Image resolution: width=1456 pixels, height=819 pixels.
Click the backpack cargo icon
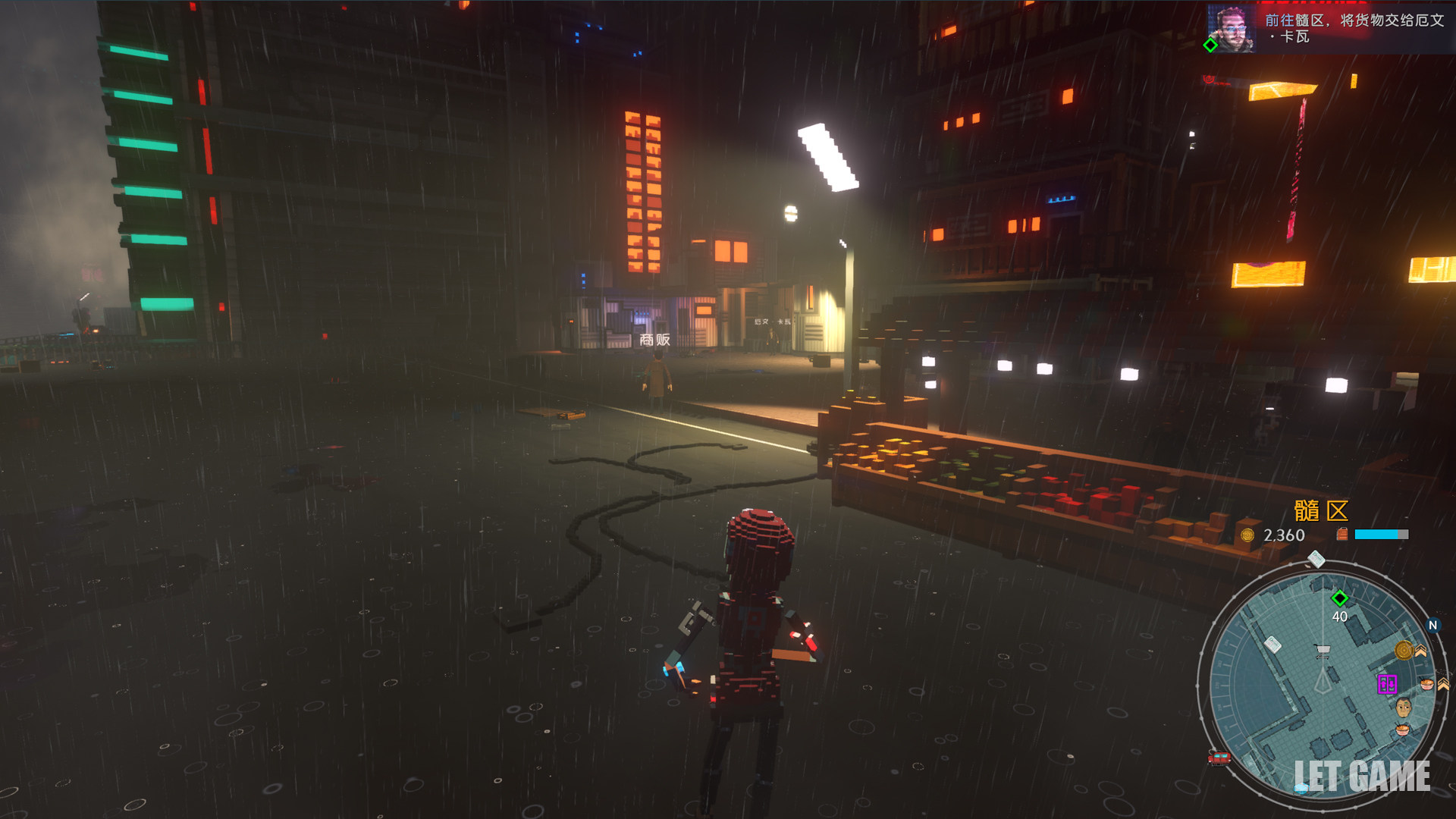pyautogui.click(x=1342, y=535)
